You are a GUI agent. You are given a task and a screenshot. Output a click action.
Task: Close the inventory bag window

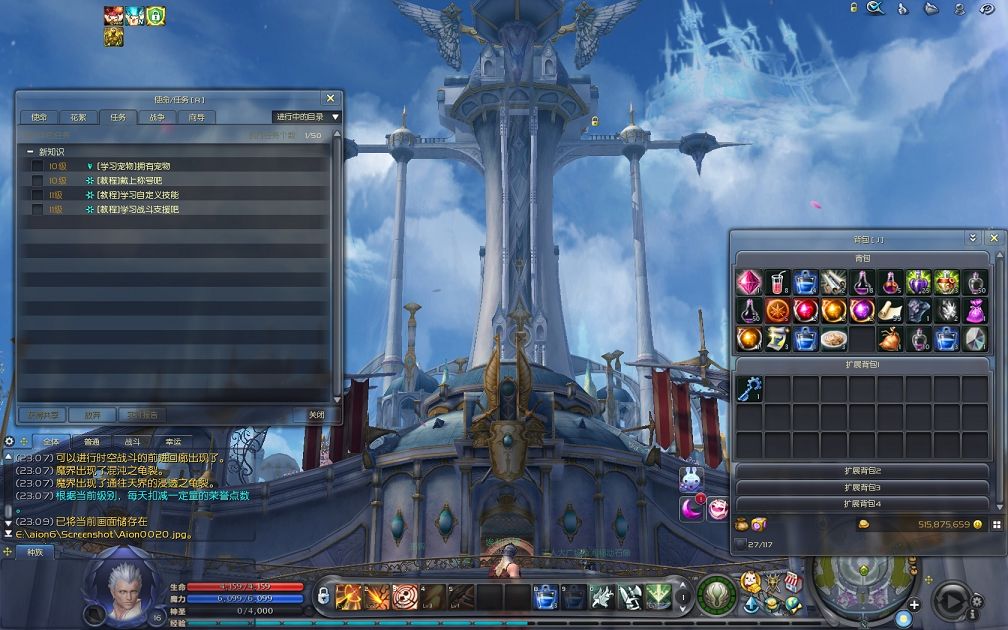click(993, 239)
